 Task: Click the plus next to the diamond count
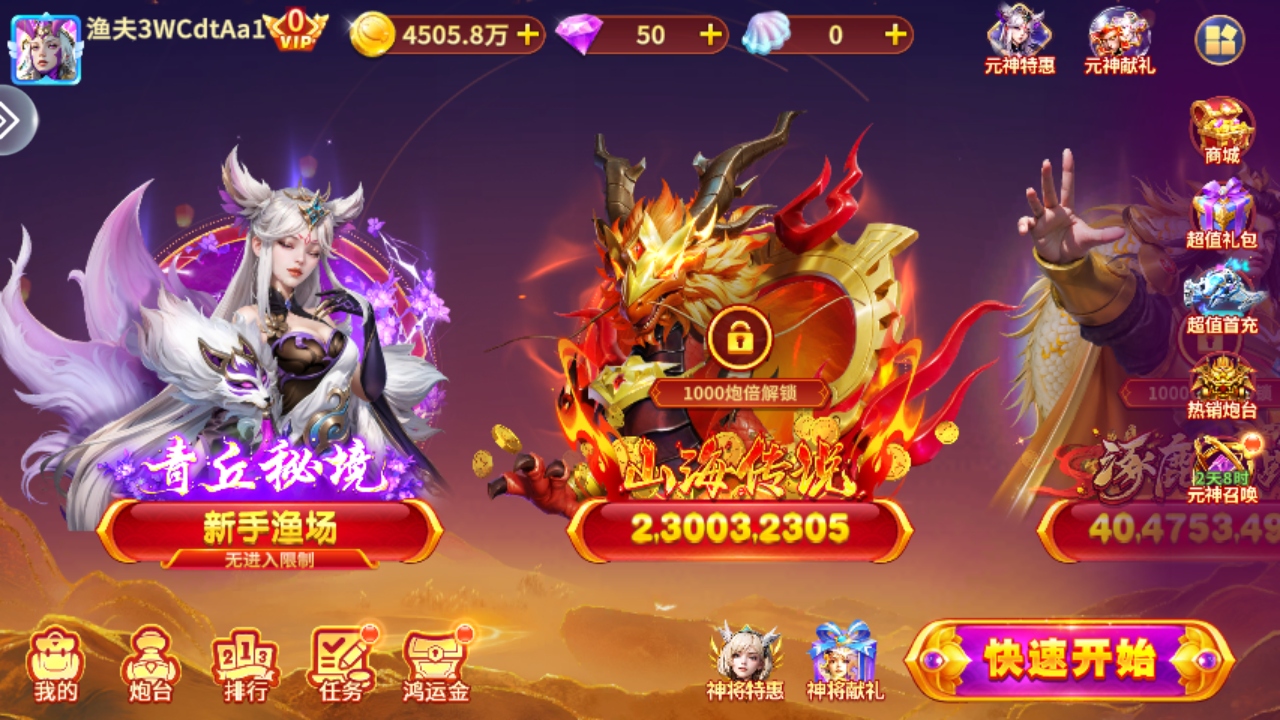pos(710,32)
